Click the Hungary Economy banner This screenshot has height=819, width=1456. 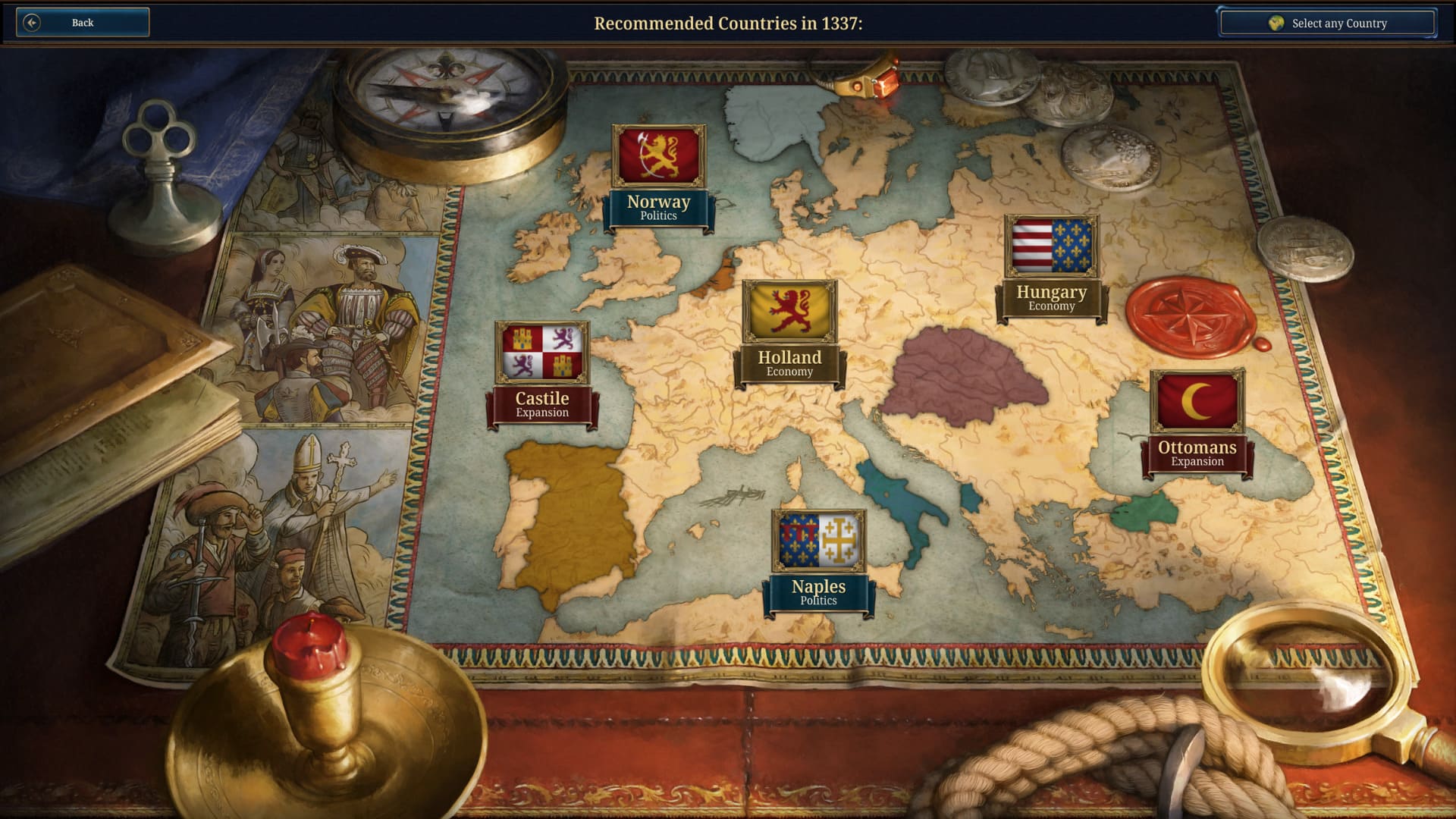click(x=1052, y=297)
